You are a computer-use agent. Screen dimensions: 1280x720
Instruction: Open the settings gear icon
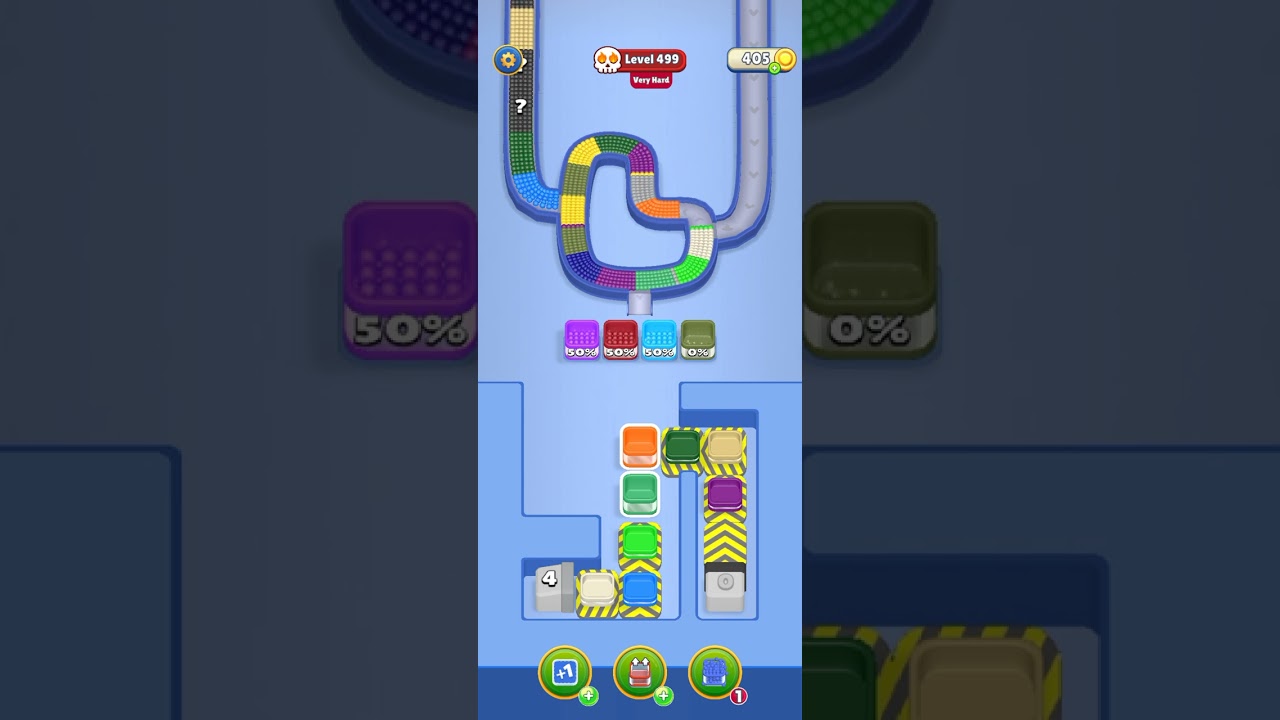[508, 60]
